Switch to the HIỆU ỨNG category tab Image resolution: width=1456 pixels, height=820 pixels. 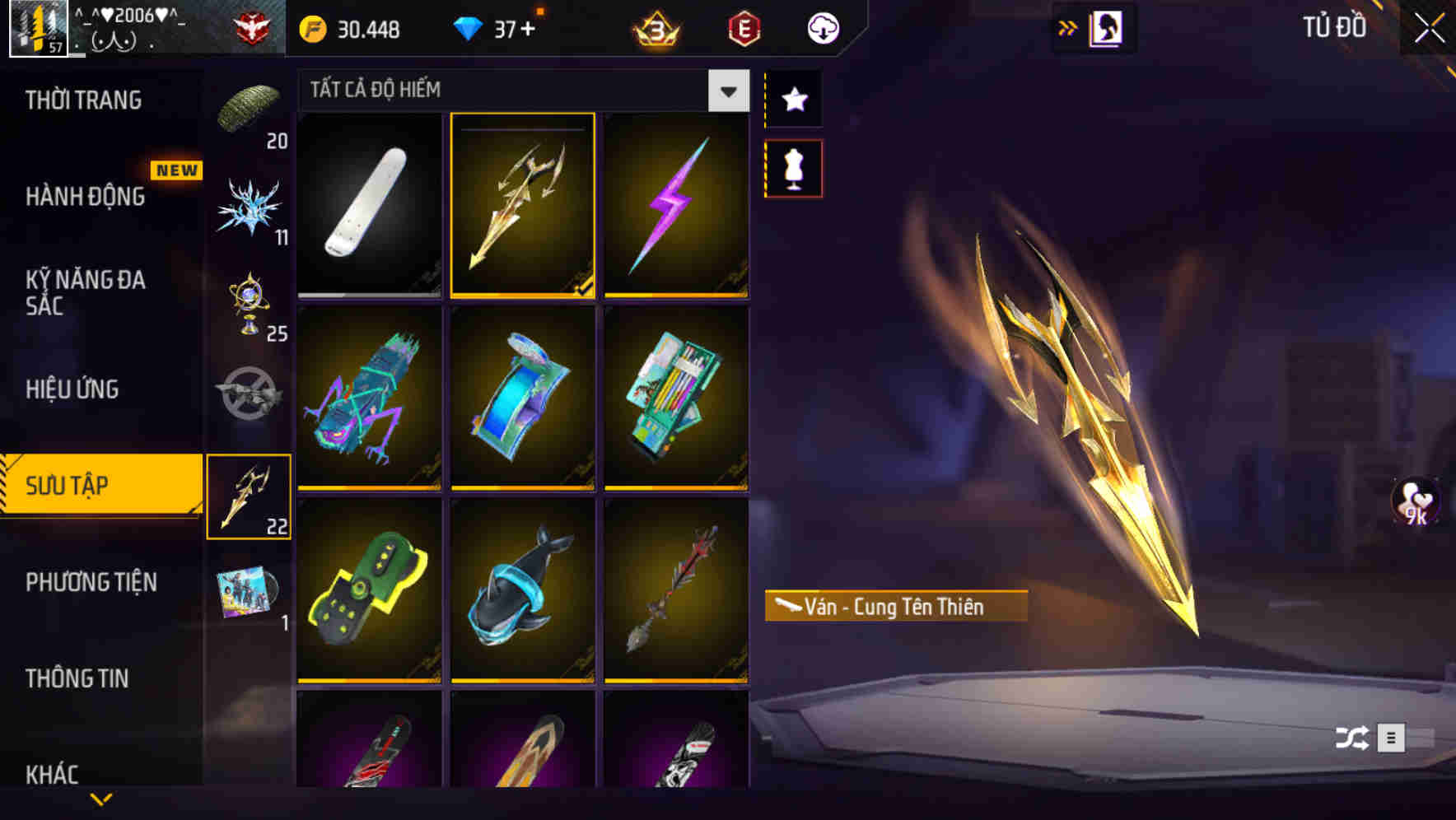tap(71, 389)
